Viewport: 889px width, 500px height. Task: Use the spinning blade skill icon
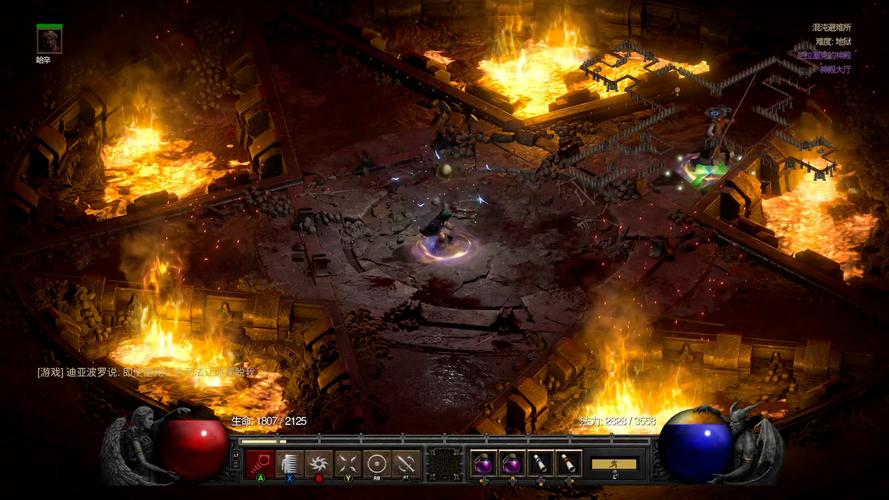tap(318, 463)
